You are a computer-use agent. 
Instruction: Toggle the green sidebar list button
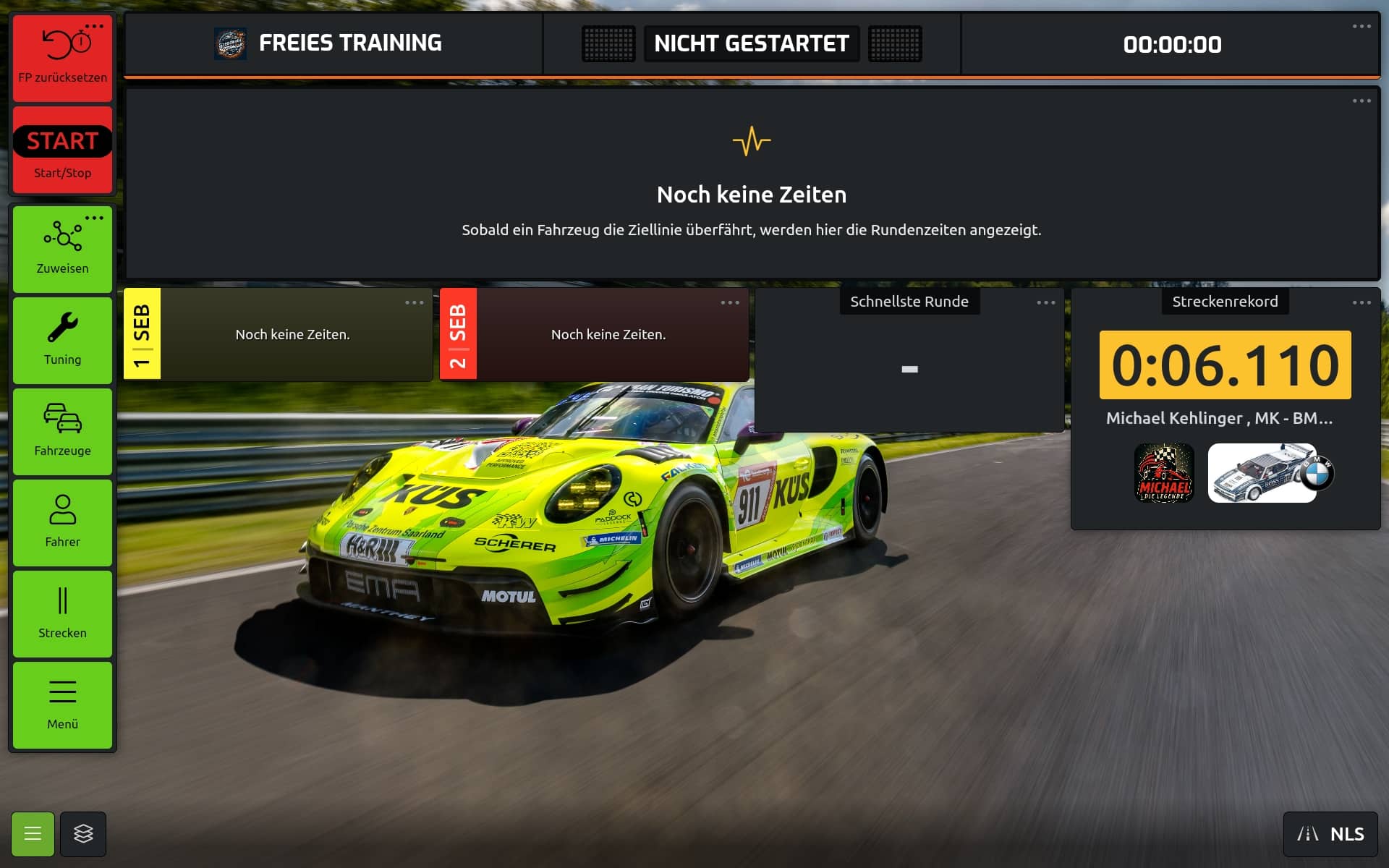point(33,834)
